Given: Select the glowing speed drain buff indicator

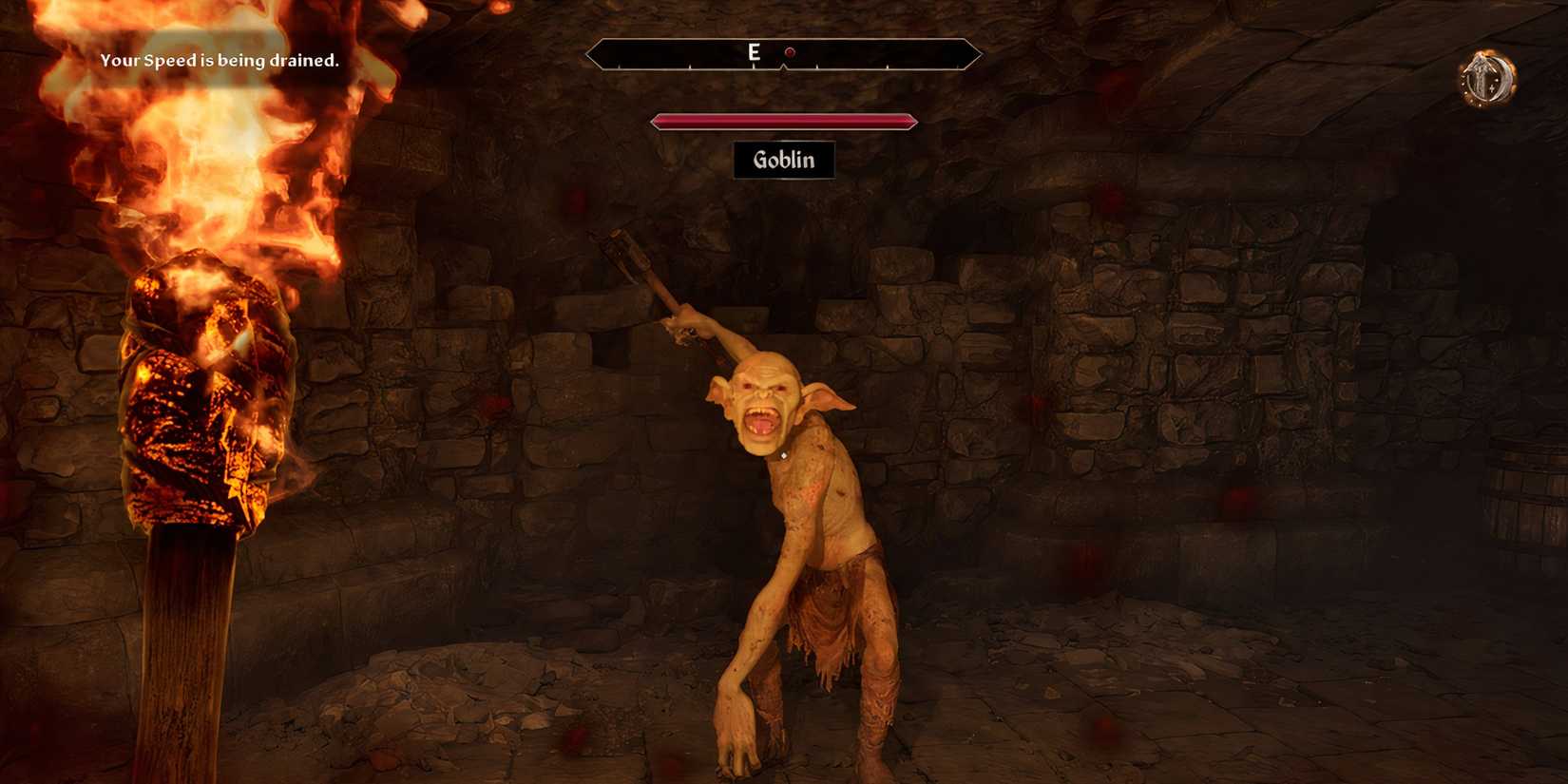Looking at the screenshot, I should click(x=1487, y=78).
